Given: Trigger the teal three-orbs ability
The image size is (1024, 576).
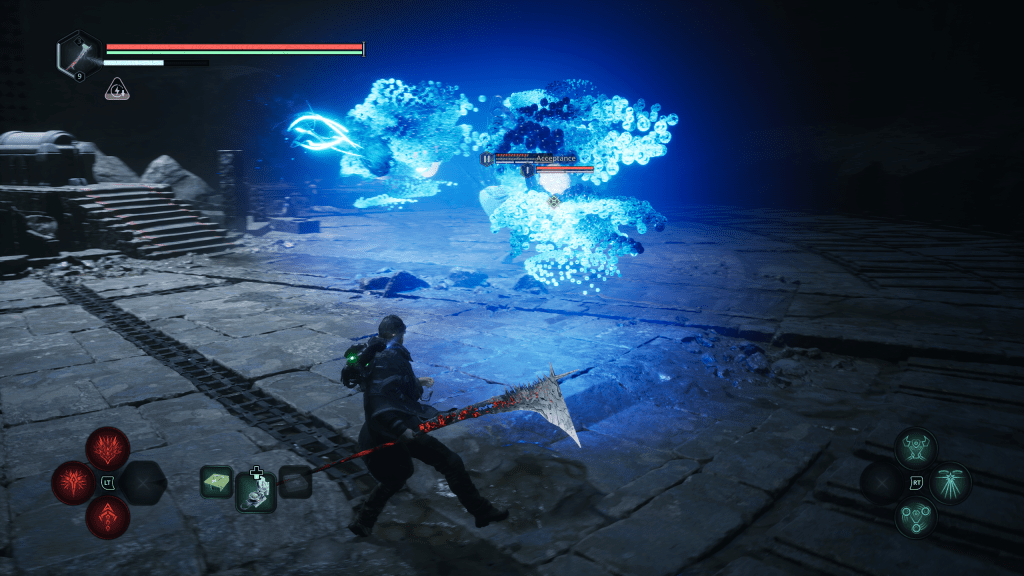Looking at the screenshot, I should click(x=916, y=518).
